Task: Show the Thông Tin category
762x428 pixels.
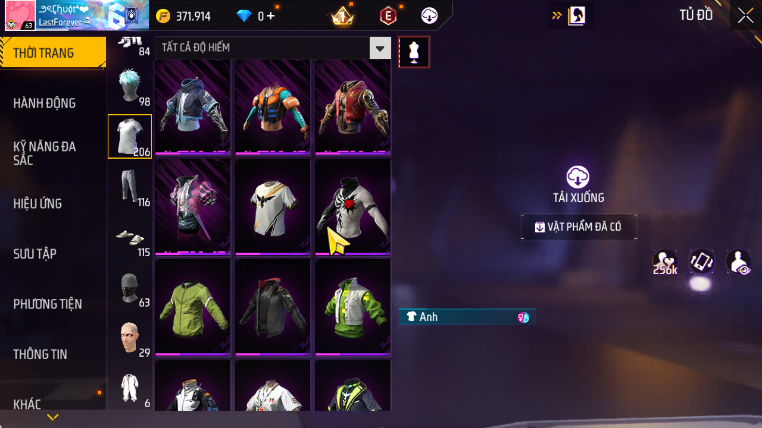Action: coord(41,353)
